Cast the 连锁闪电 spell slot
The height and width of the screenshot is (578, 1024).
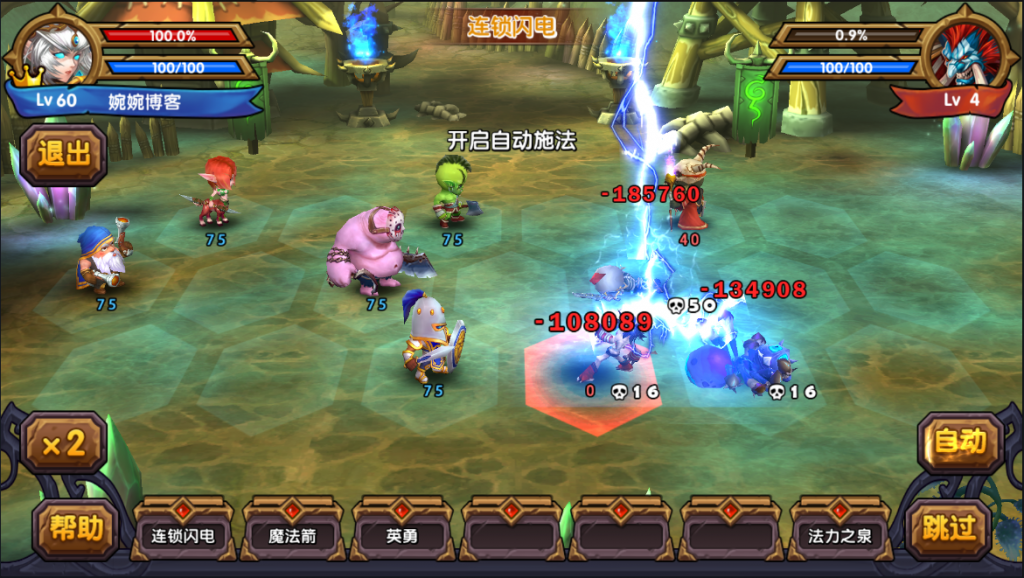pos(182,535)
